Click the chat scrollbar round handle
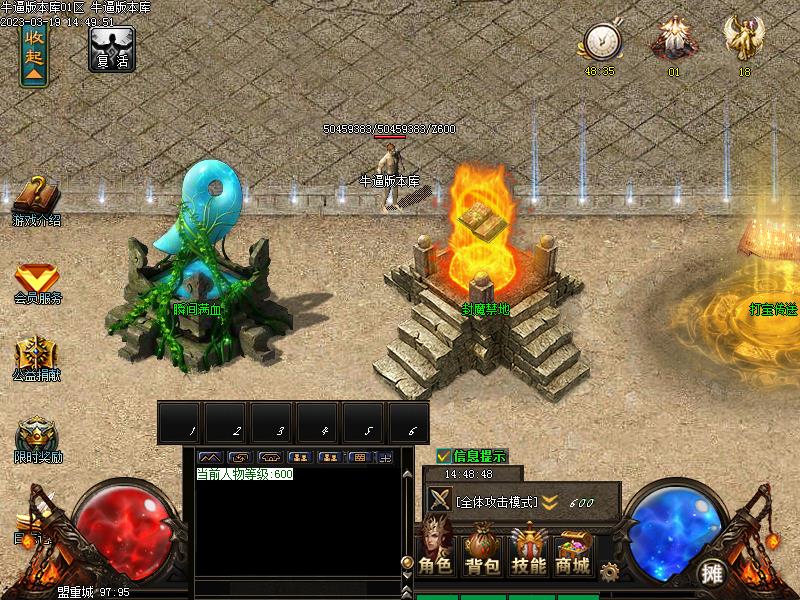The width and height of the screenshot is (800, 600). click(x=407, y=562)
